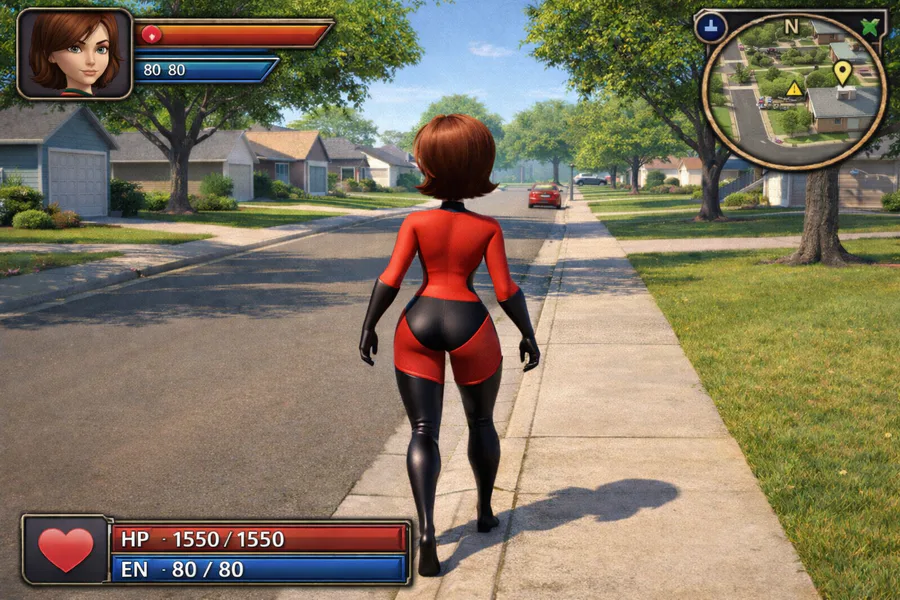Click the red heart icon by the HP bar
This screenshot has width=900, height=600.
tap(66, 550)
